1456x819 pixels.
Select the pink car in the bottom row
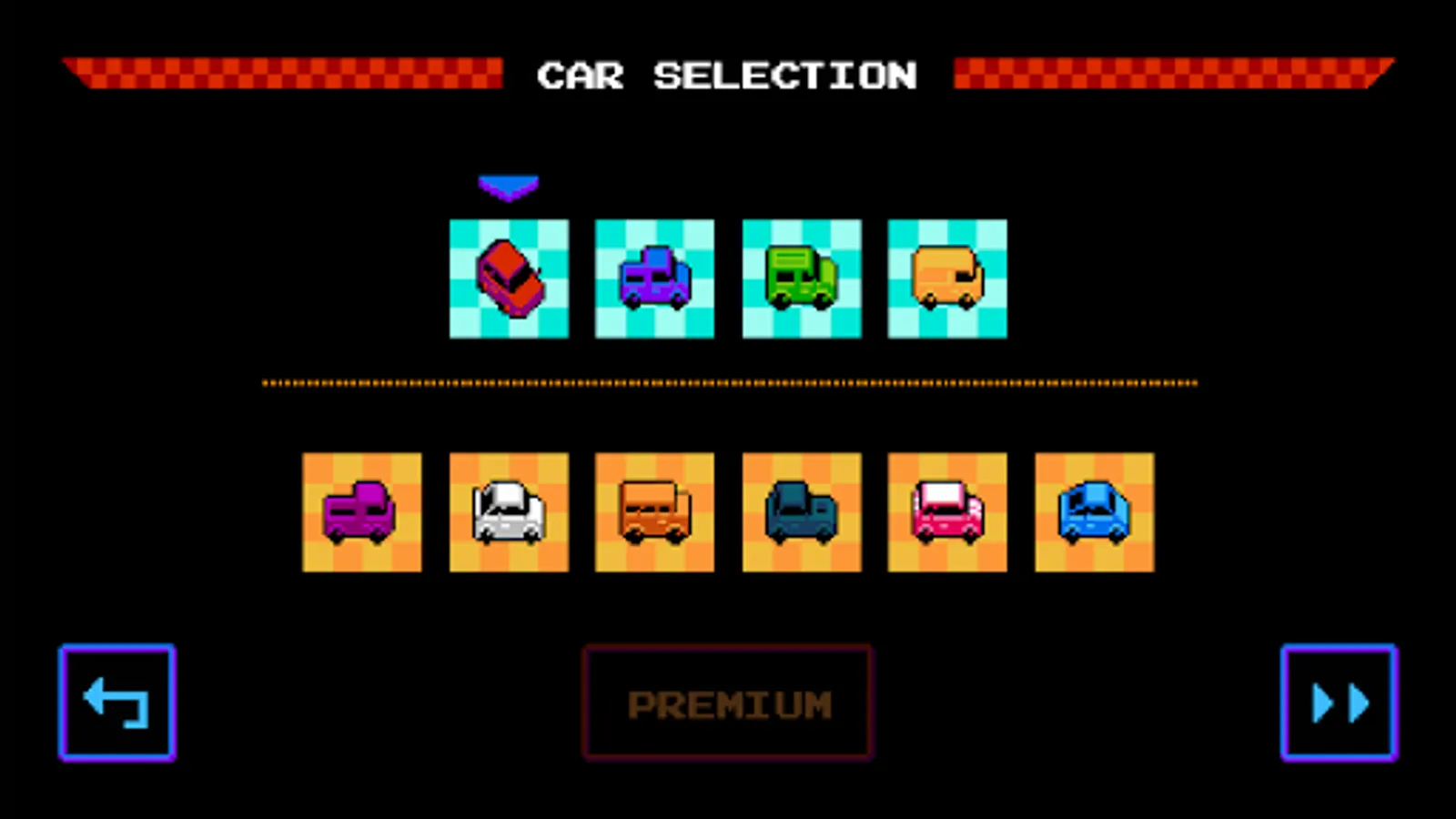click(946, 511)
